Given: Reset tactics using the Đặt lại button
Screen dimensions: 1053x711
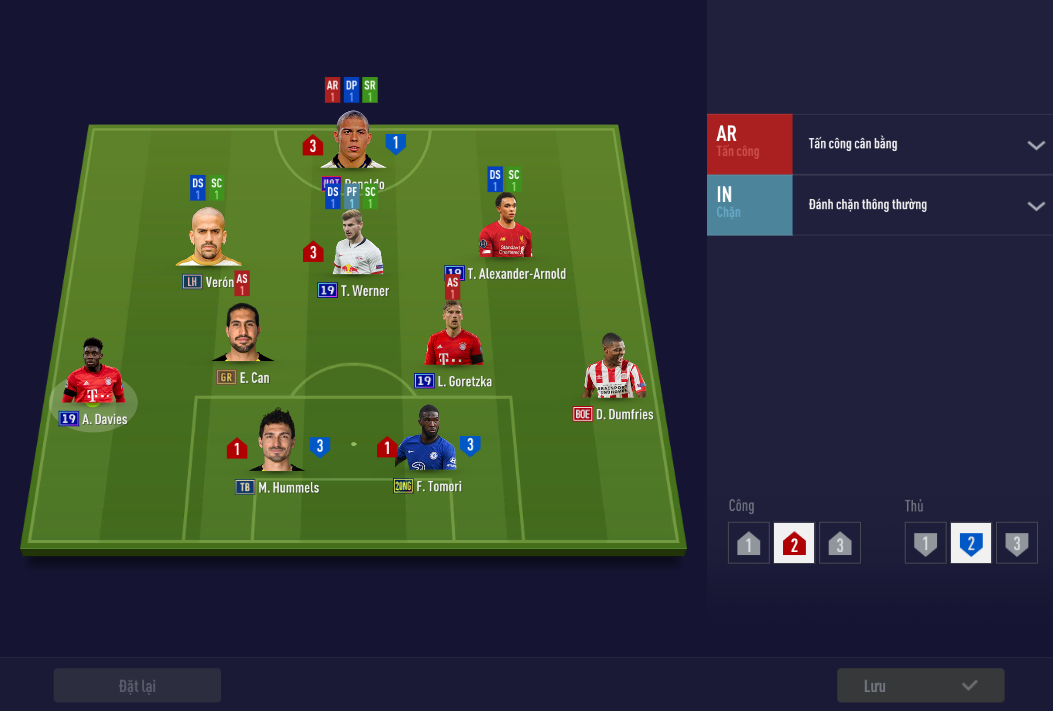Looking at the screenshot, I should (137, 686).
